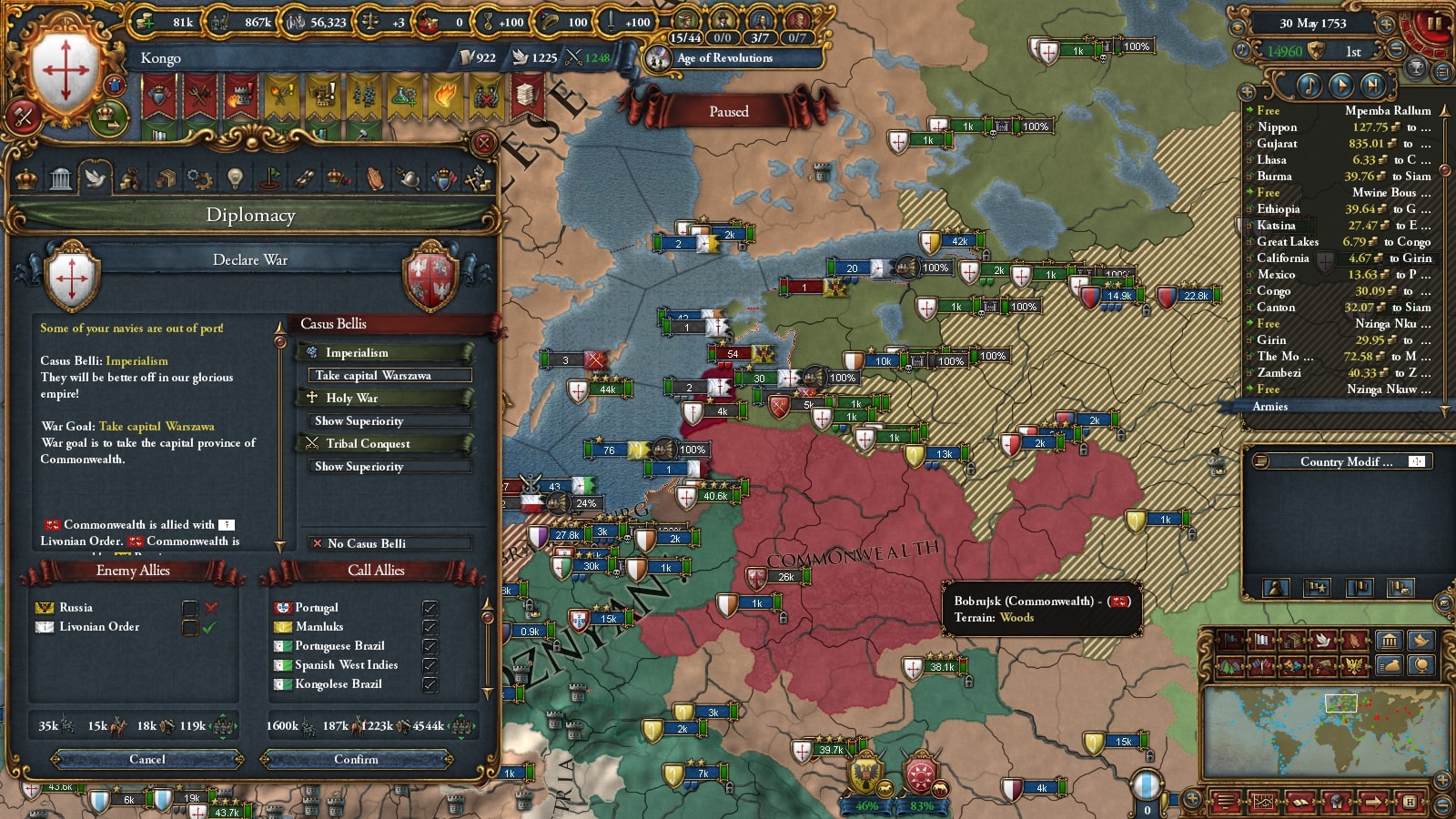
Task: Toggle the Kongolese Brazil call checkbox
Action: click(430, 683)
